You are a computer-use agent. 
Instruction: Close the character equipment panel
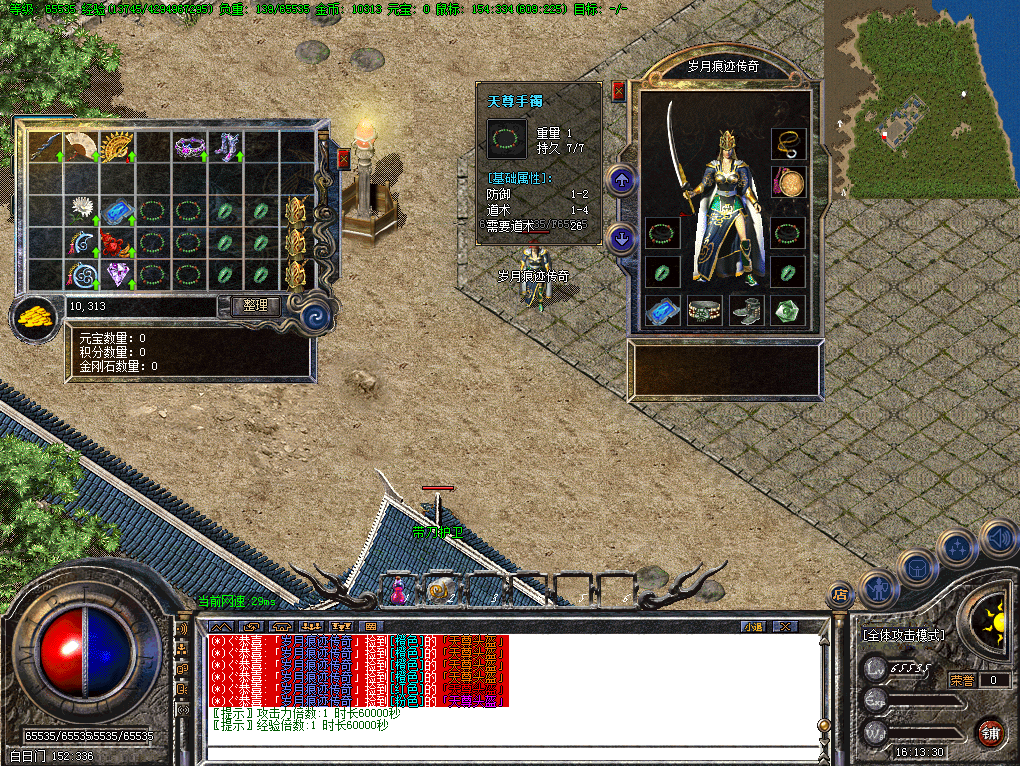(x=618, y=91)
